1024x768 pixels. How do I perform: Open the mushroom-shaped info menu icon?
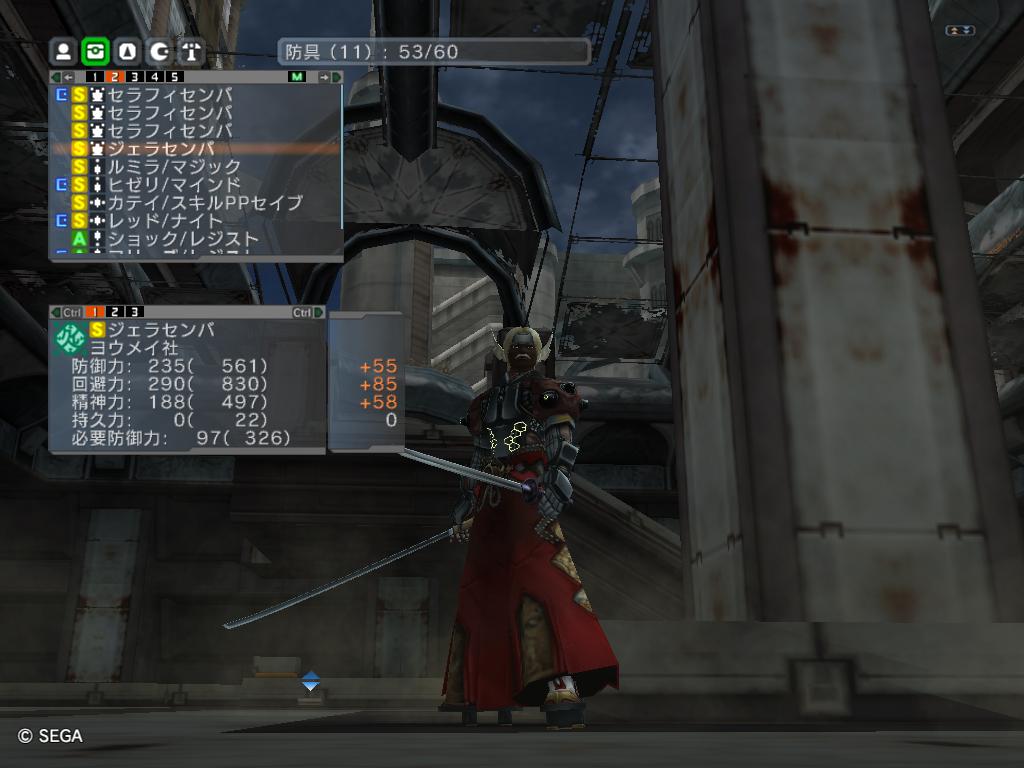pos(191,51)
